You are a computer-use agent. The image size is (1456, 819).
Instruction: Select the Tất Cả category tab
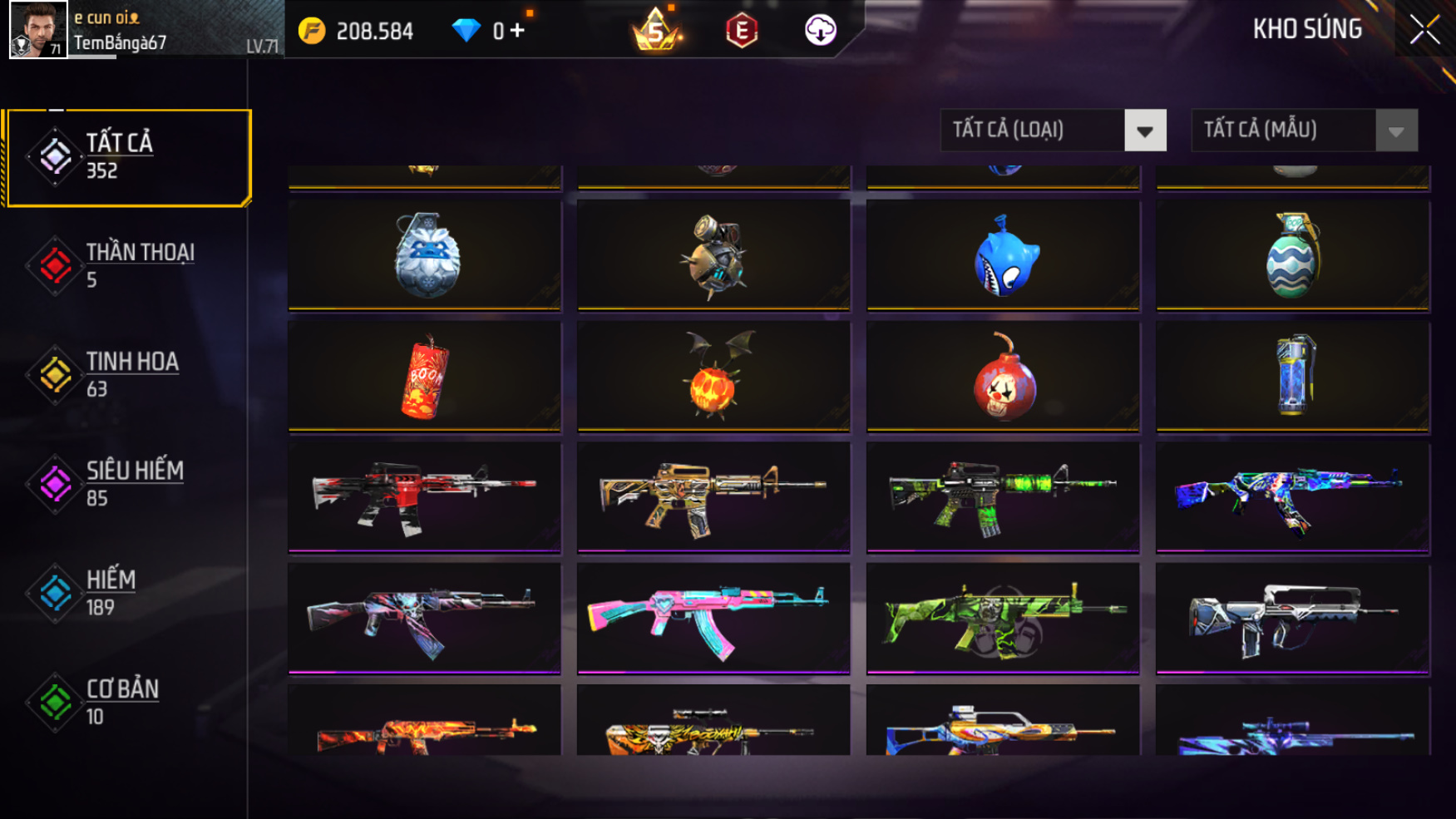[x=128, y=157]
